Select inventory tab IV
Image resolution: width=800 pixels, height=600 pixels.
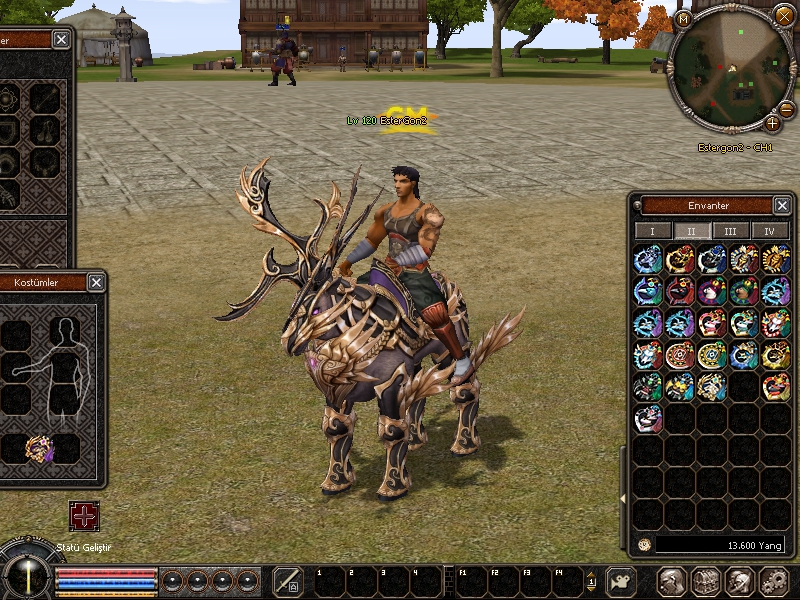[x=770, y=231]
